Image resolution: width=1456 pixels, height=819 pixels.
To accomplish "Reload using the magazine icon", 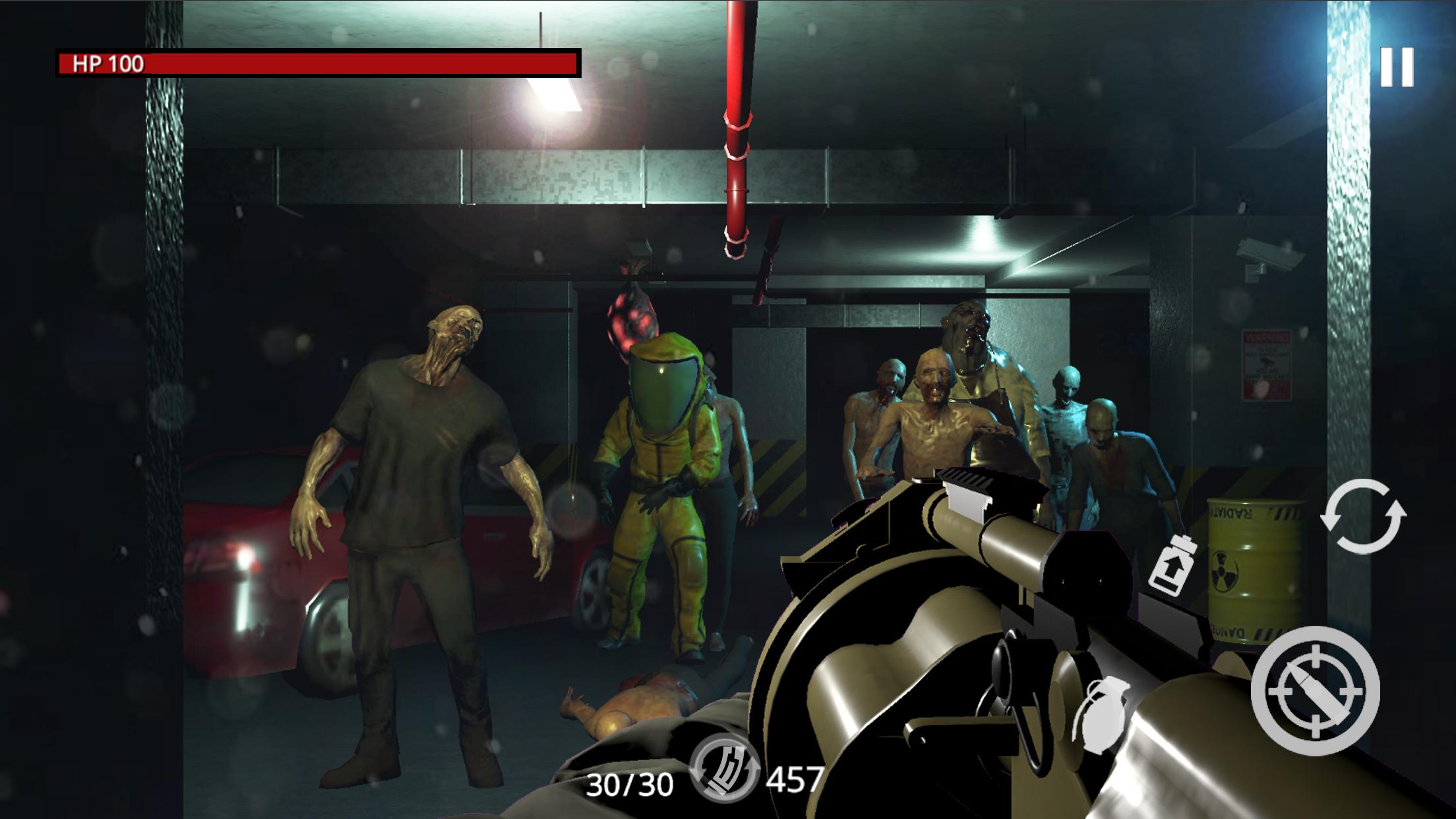I will (724, 768).
